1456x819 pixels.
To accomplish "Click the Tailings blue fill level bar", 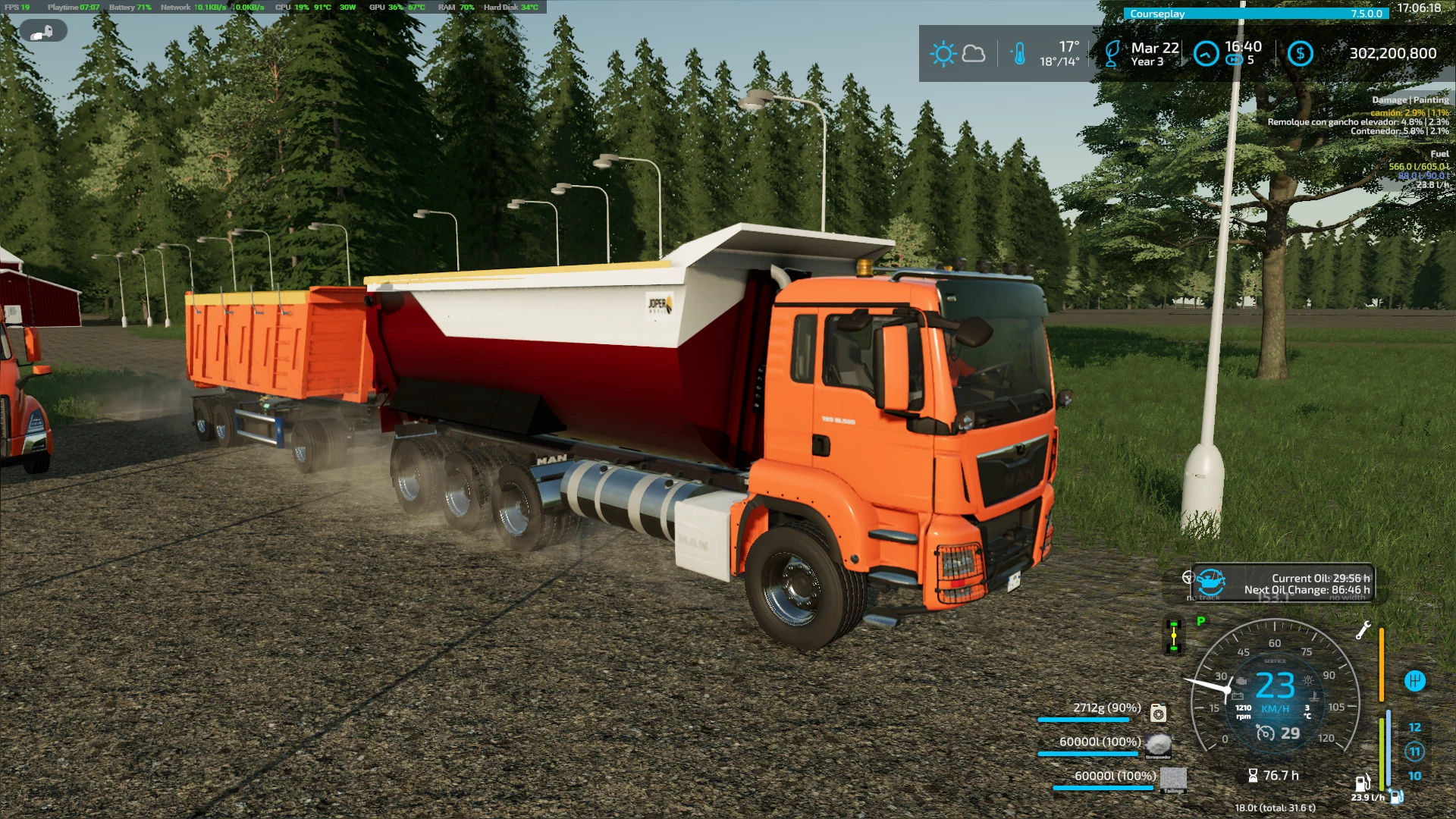I will [1102, 786].
